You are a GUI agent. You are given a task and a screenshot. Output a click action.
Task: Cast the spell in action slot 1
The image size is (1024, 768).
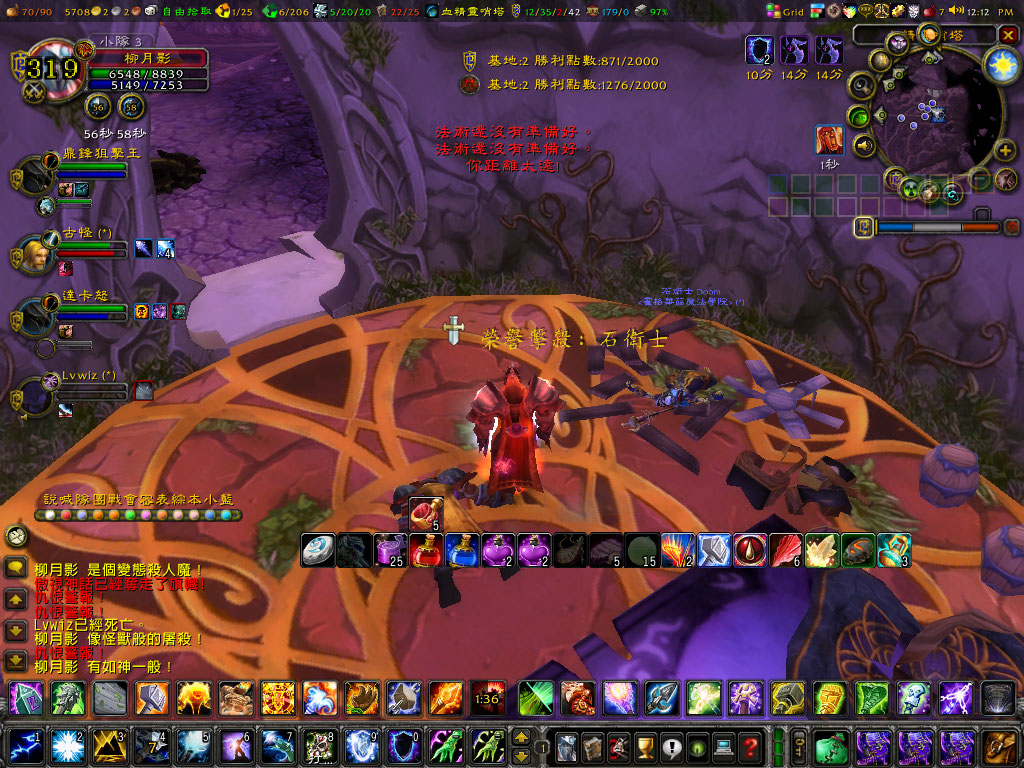tap(24, 746)
